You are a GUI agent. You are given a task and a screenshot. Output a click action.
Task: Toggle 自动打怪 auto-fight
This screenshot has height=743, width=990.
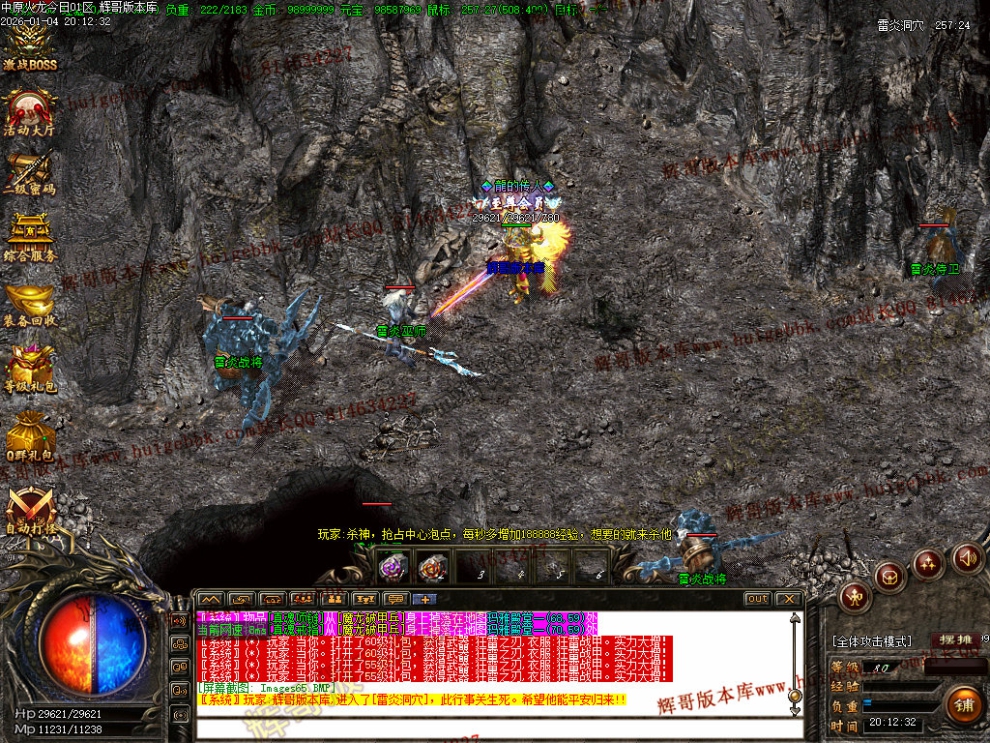click(x=30, y=510)
